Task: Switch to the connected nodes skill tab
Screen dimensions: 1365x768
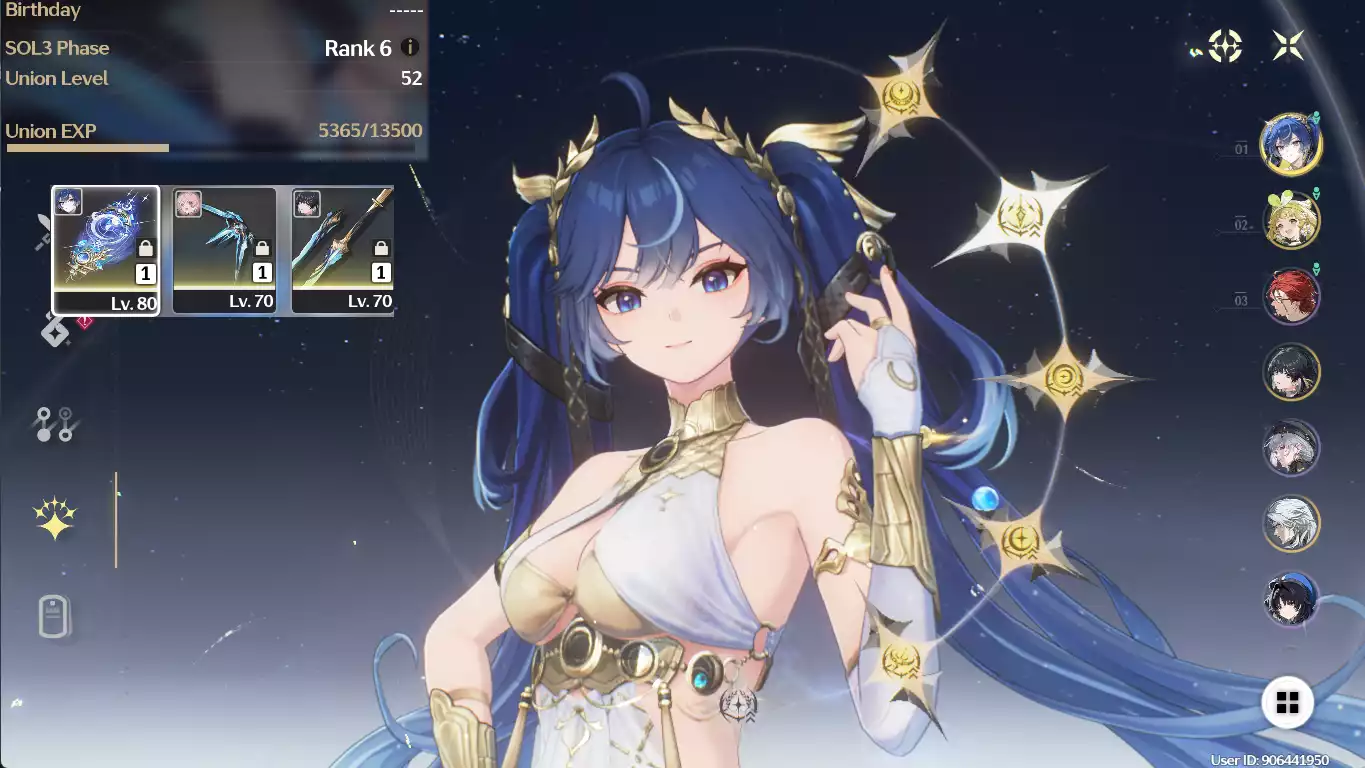Action: [x=54, y=424]
